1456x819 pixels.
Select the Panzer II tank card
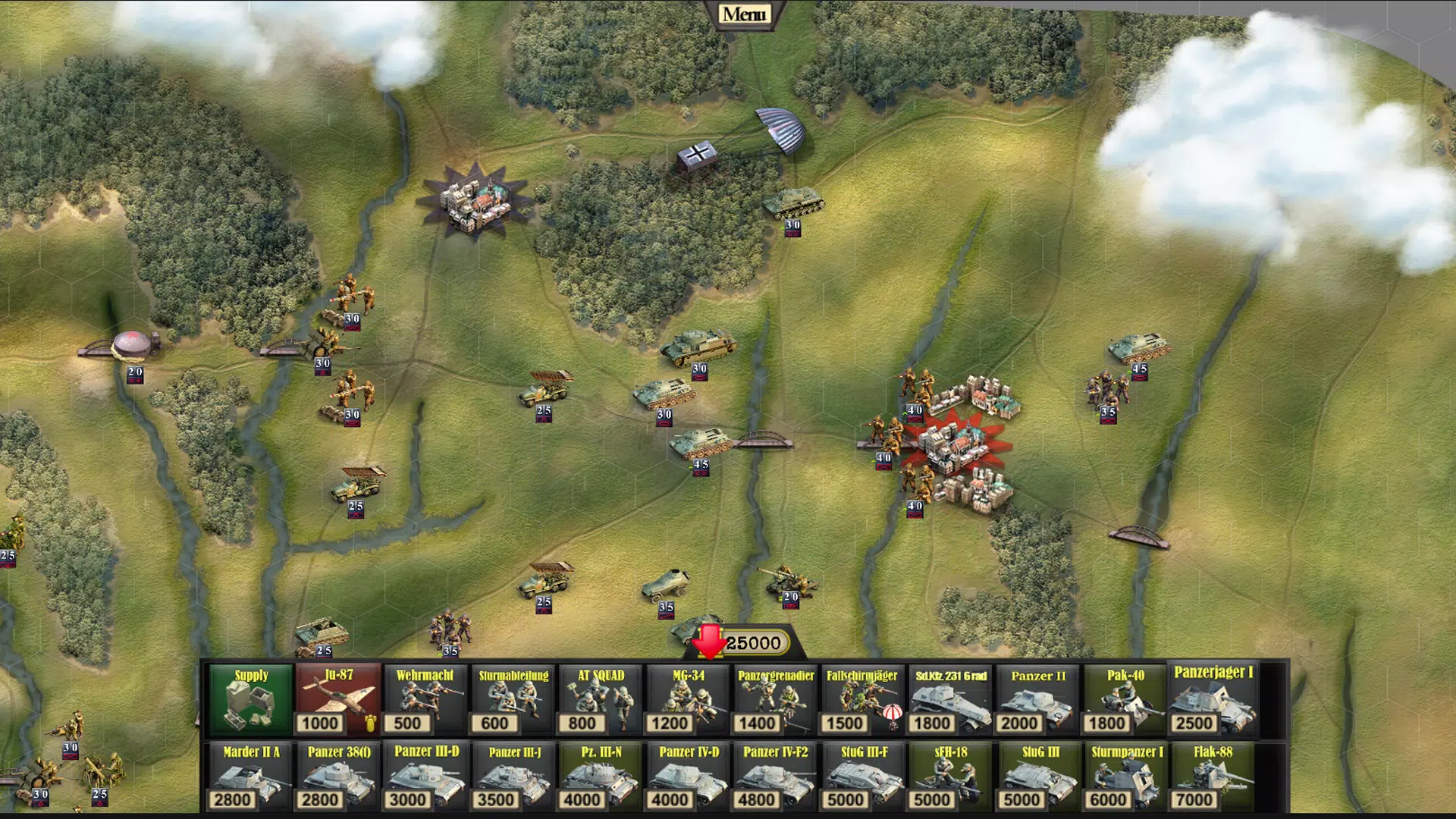1038,699
